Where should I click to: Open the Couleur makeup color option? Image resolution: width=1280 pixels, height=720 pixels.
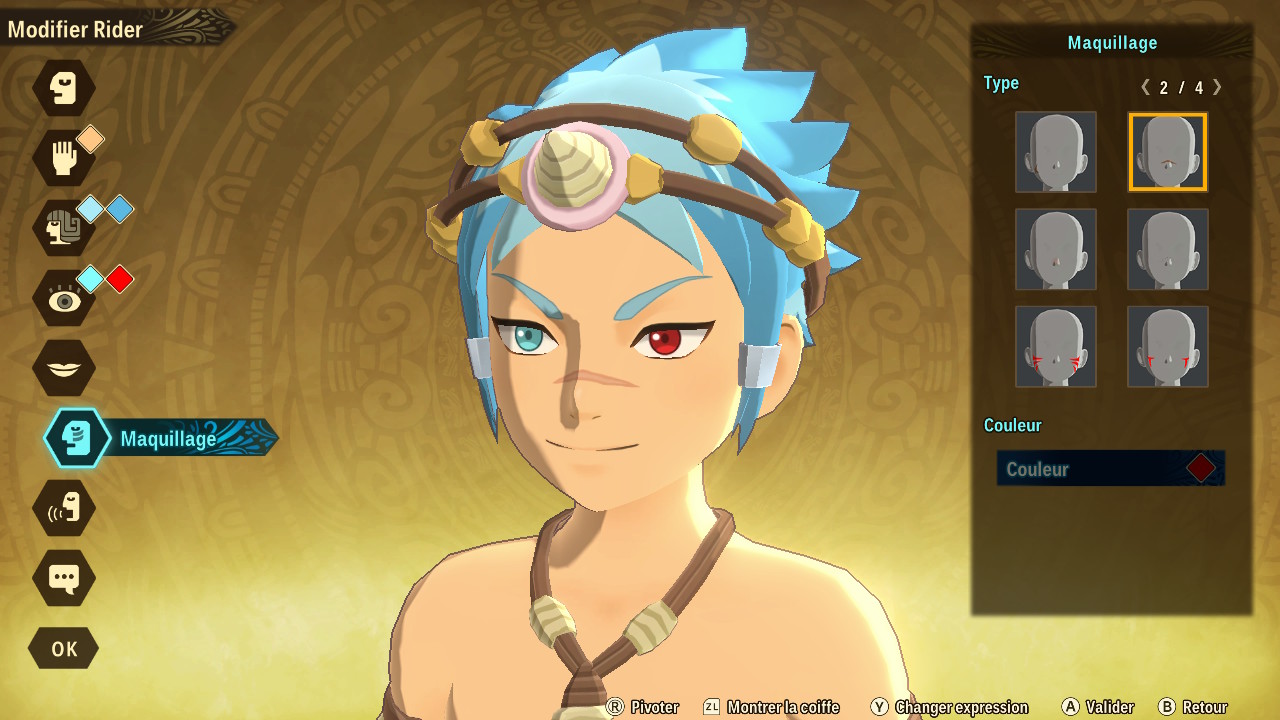[x=1110, y=468]
